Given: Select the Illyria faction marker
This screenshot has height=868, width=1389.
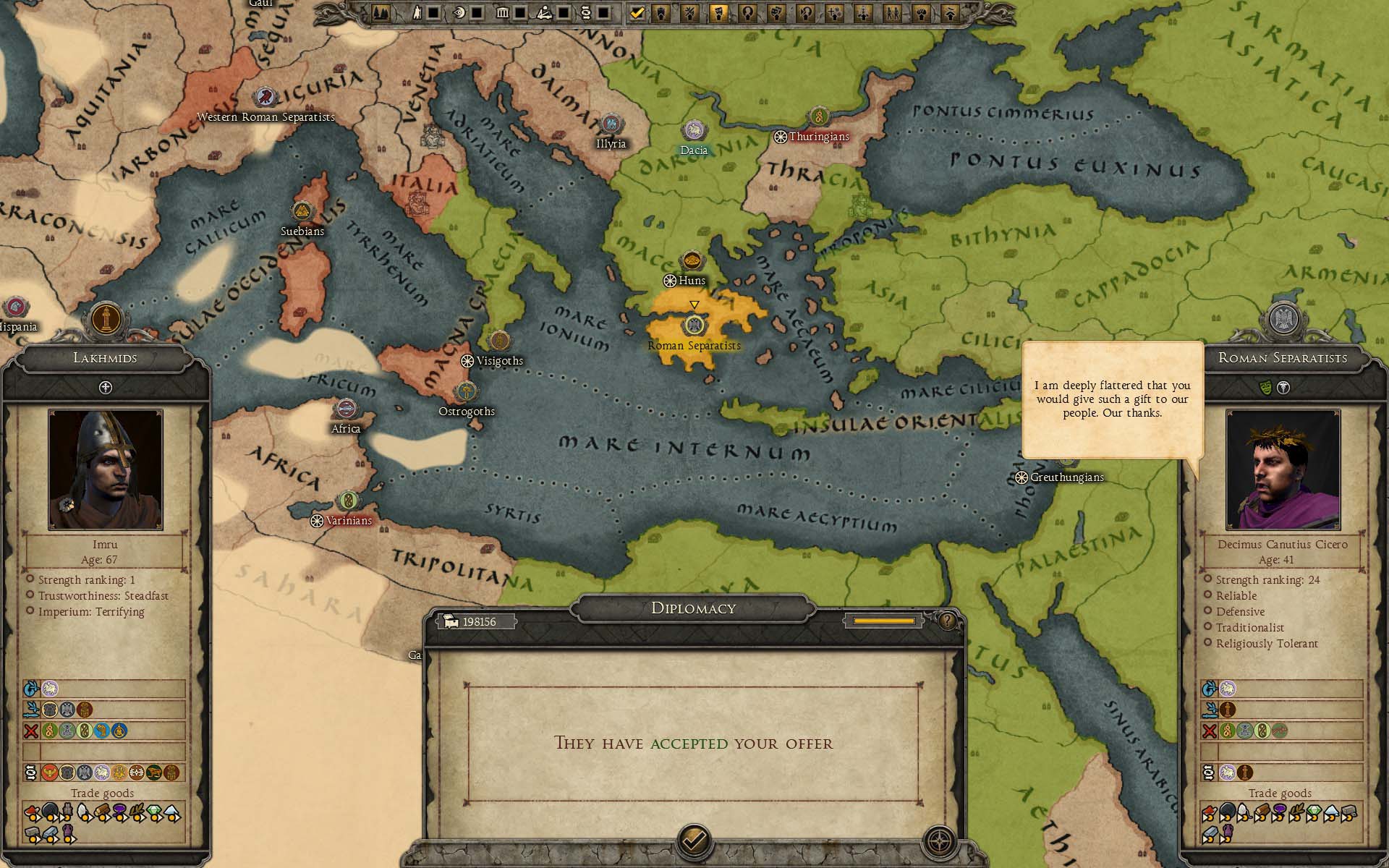Looking at the screenshot, I should (x=611, y=124).
